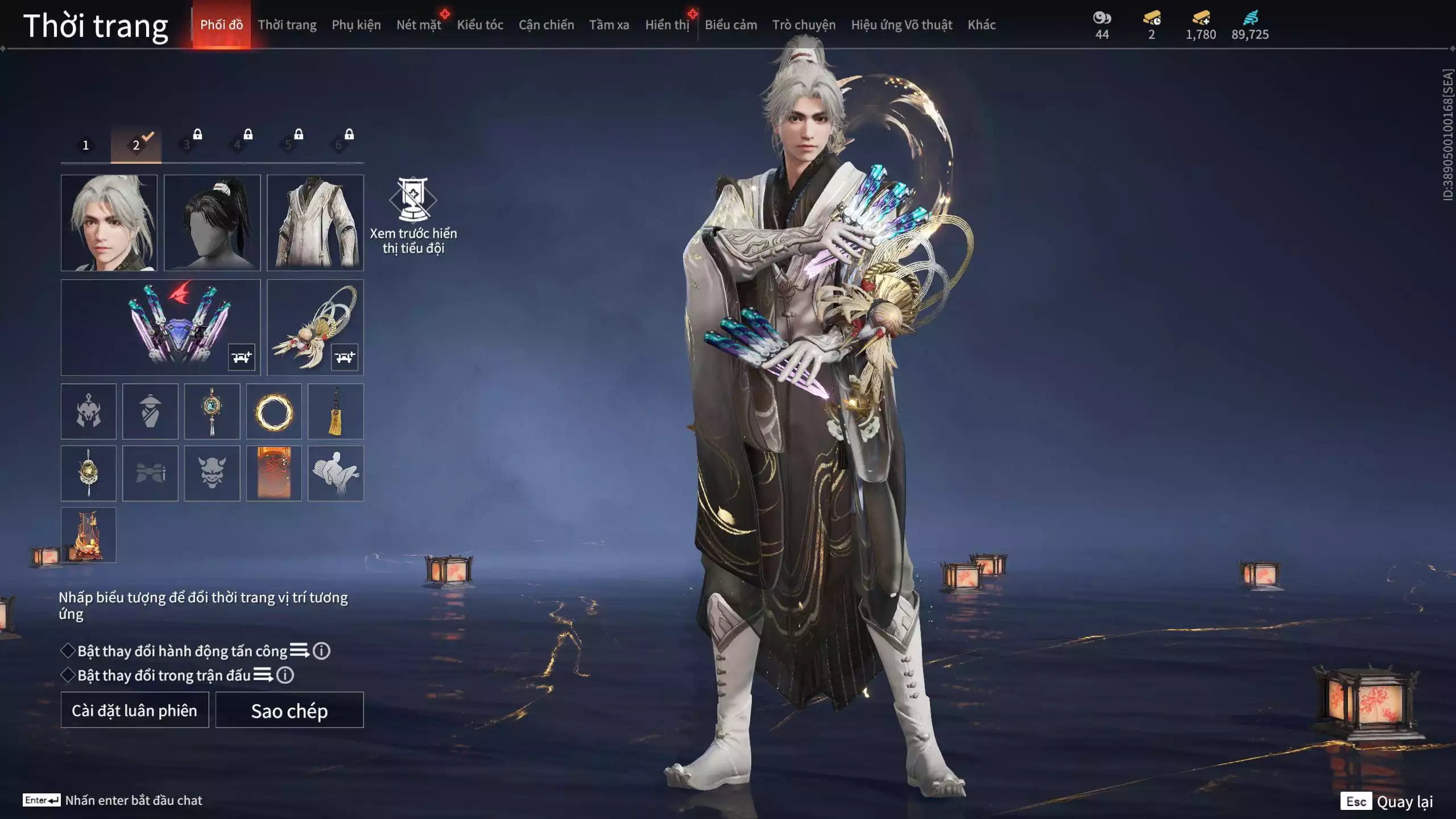Switch to outfit preset 1
Screen dimensions: 1456x819
86,145
